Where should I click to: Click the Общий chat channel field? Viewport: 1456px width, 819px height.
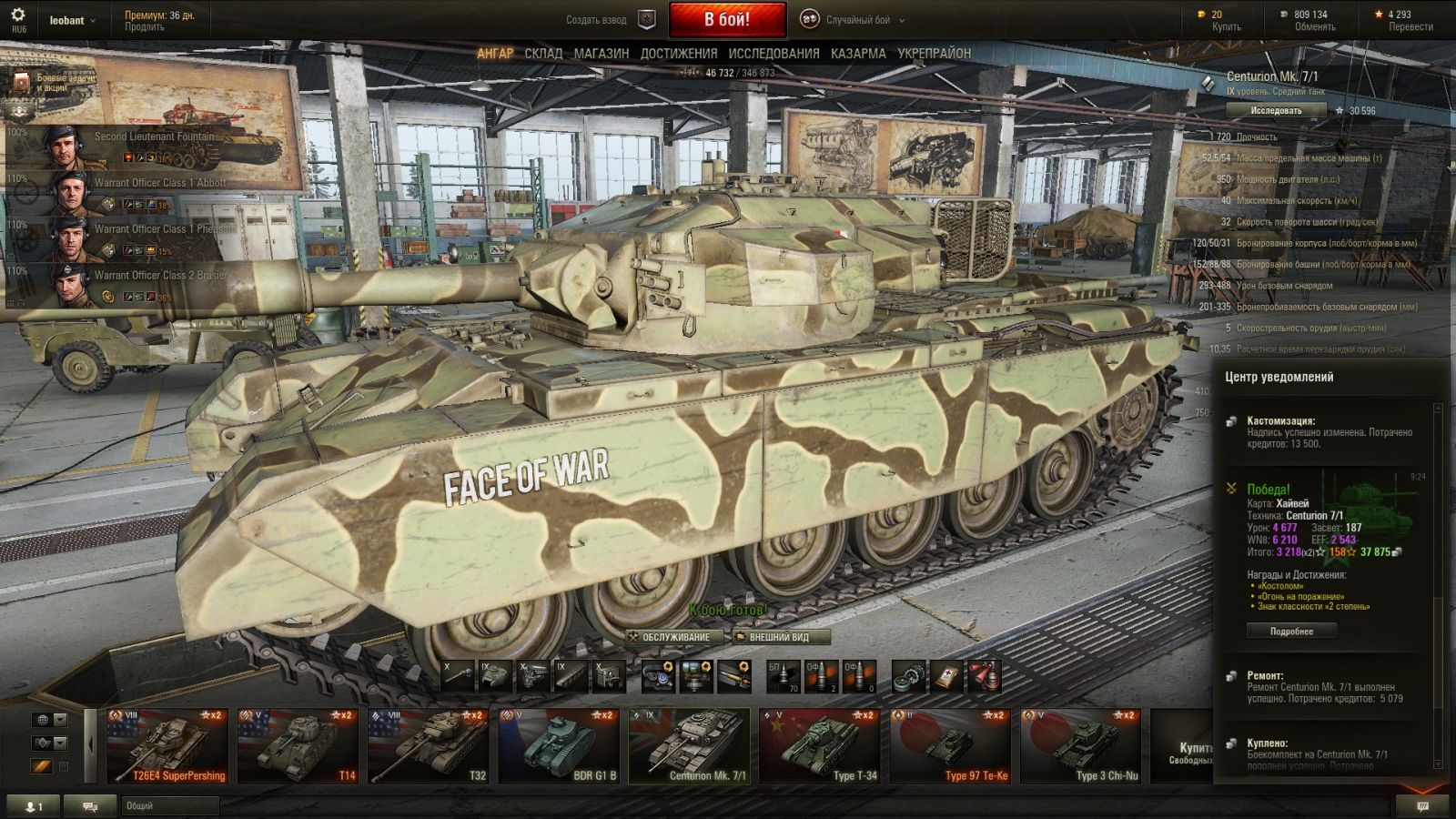[x=170, y=805]
